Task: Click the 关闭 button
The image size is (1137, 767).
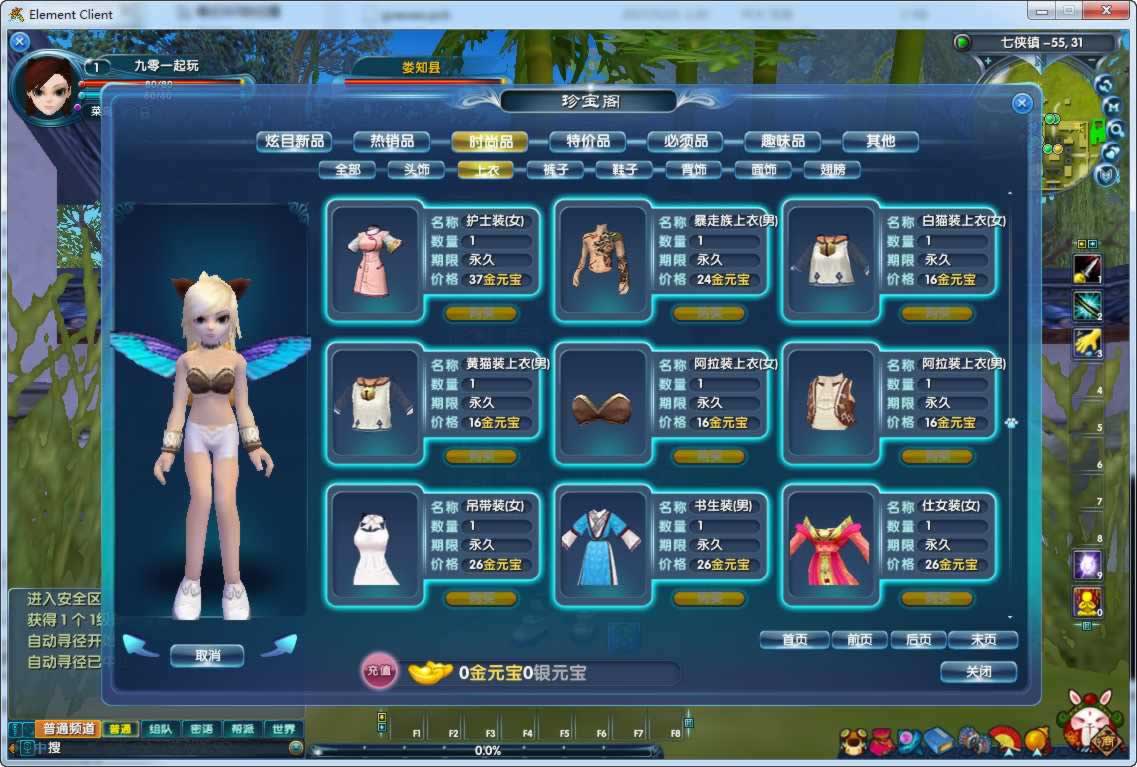Action: click(978, 672)
